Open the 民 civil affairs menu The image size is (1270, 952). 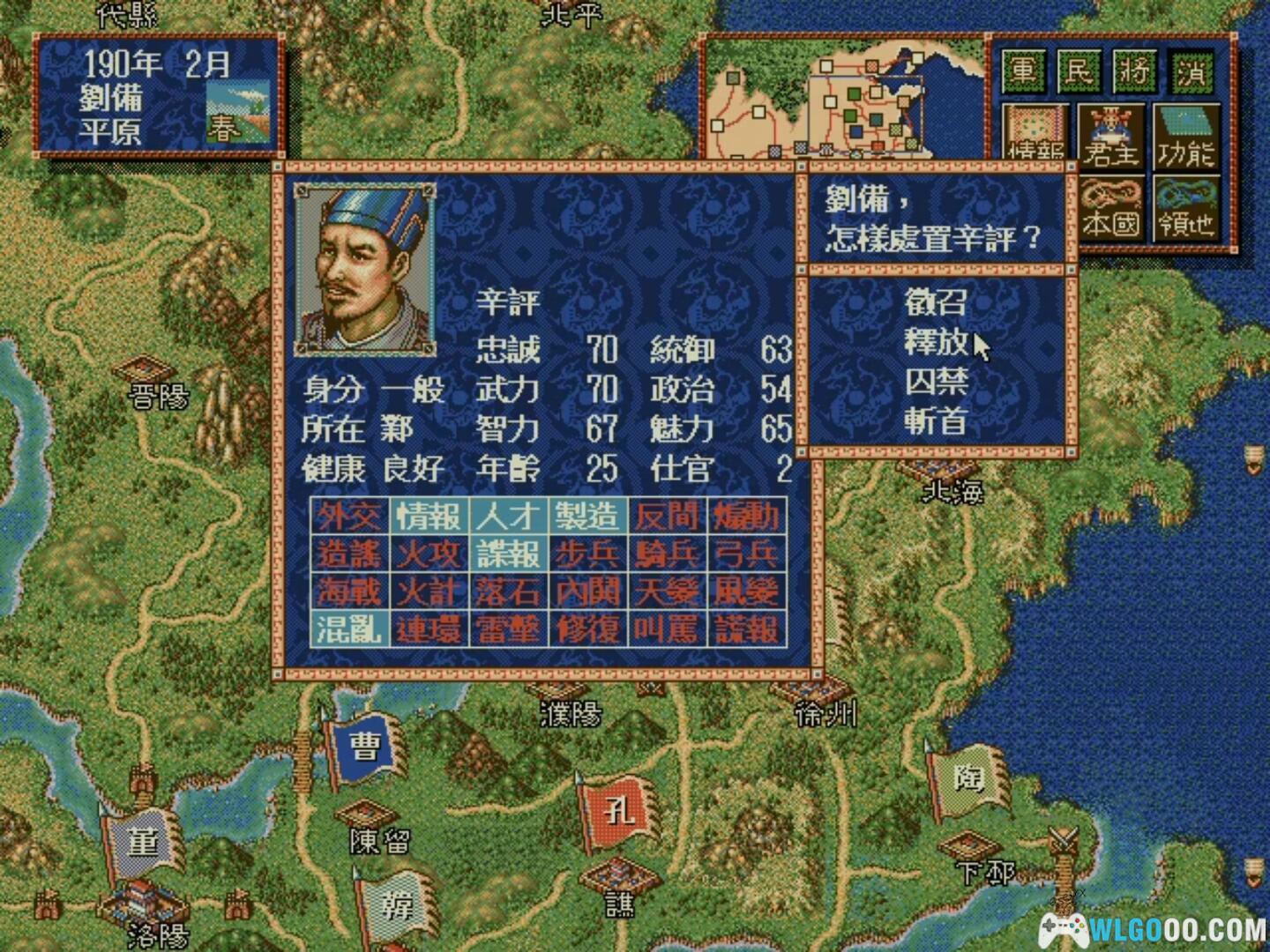coord(1079,71)
